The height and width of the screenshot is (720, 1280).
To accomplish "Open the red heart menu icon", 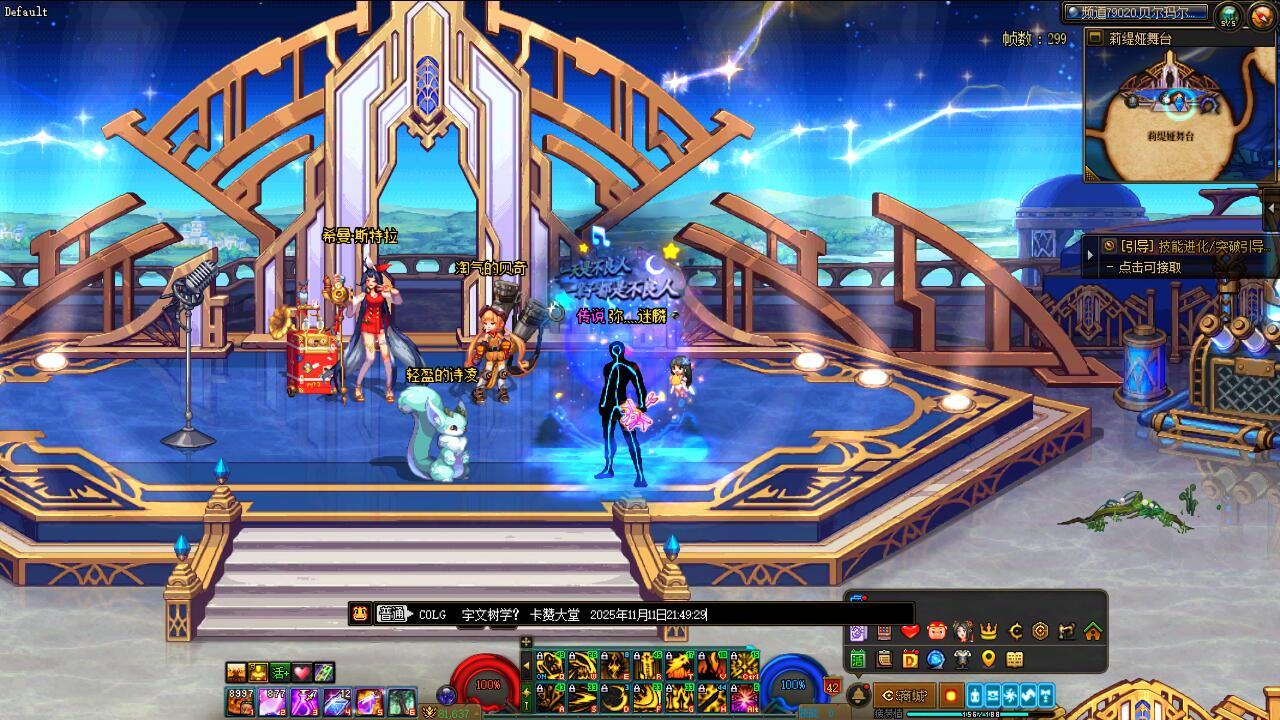I will coord(910,631).
